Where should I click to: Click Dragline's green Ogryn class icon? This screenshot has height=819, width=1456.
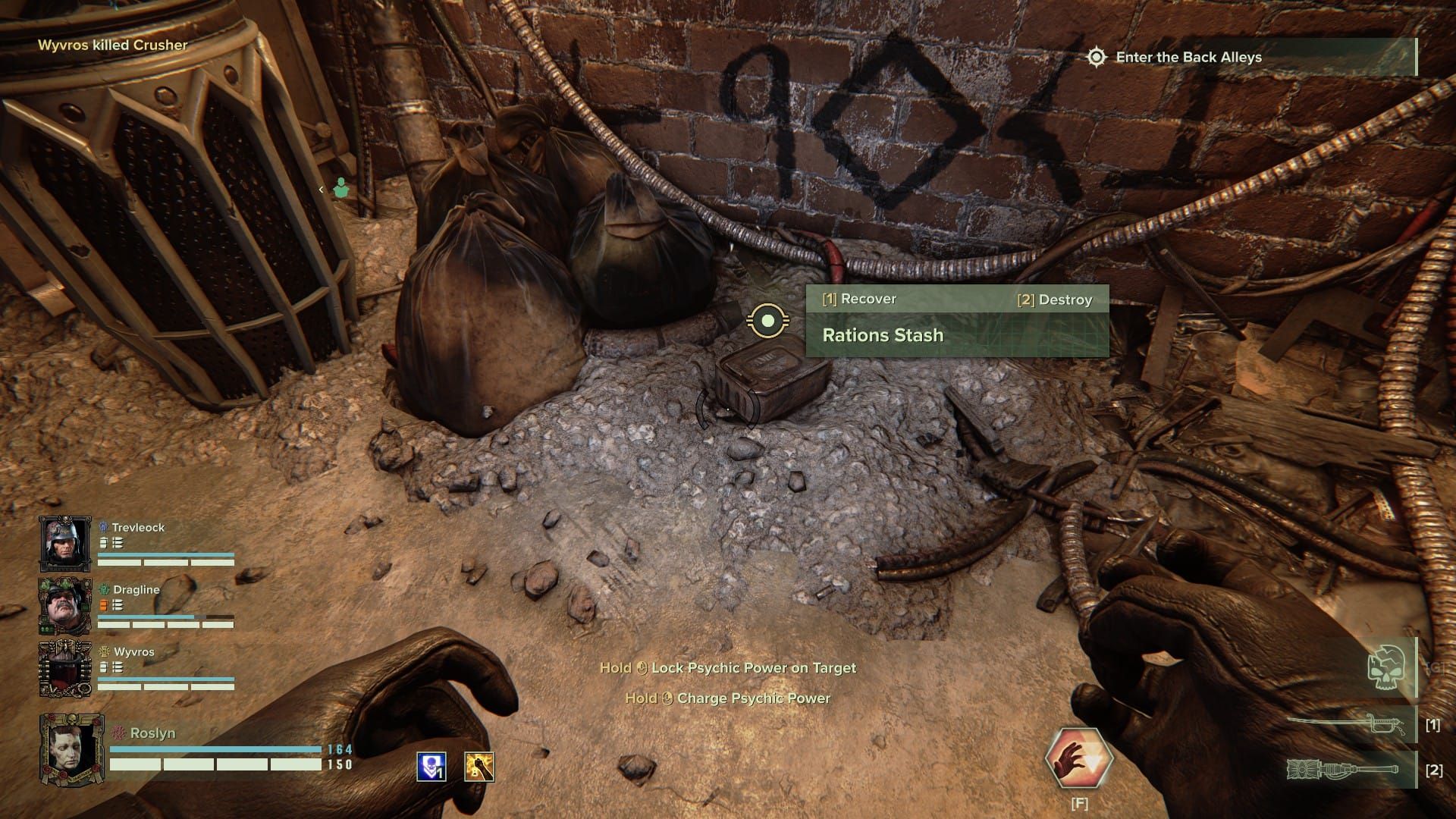pyautogui.click(x=102, y=590)
